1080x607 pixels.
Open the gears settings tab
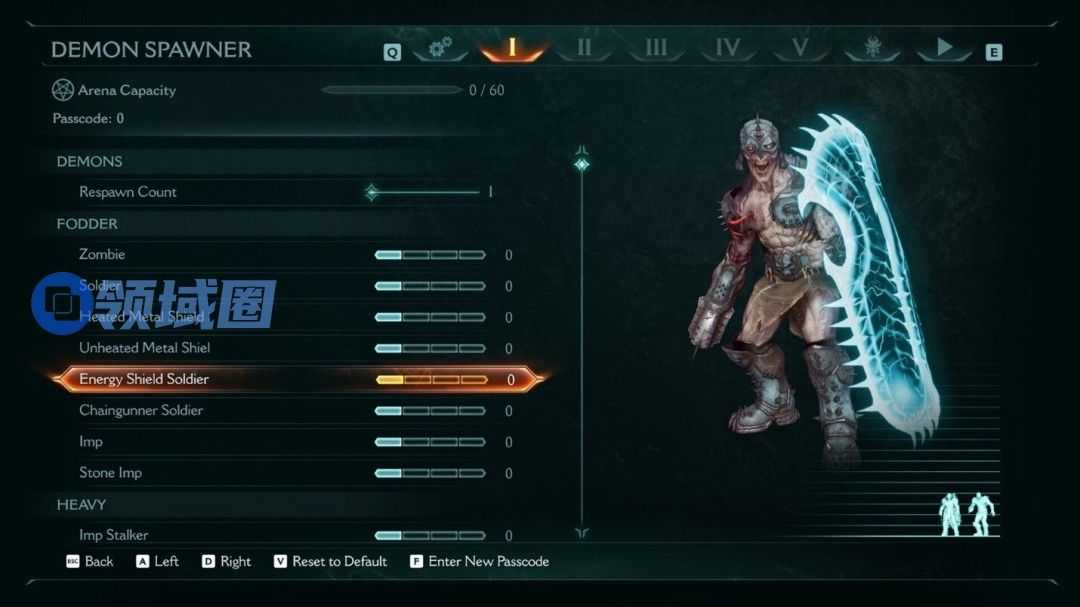click(440, 47)
